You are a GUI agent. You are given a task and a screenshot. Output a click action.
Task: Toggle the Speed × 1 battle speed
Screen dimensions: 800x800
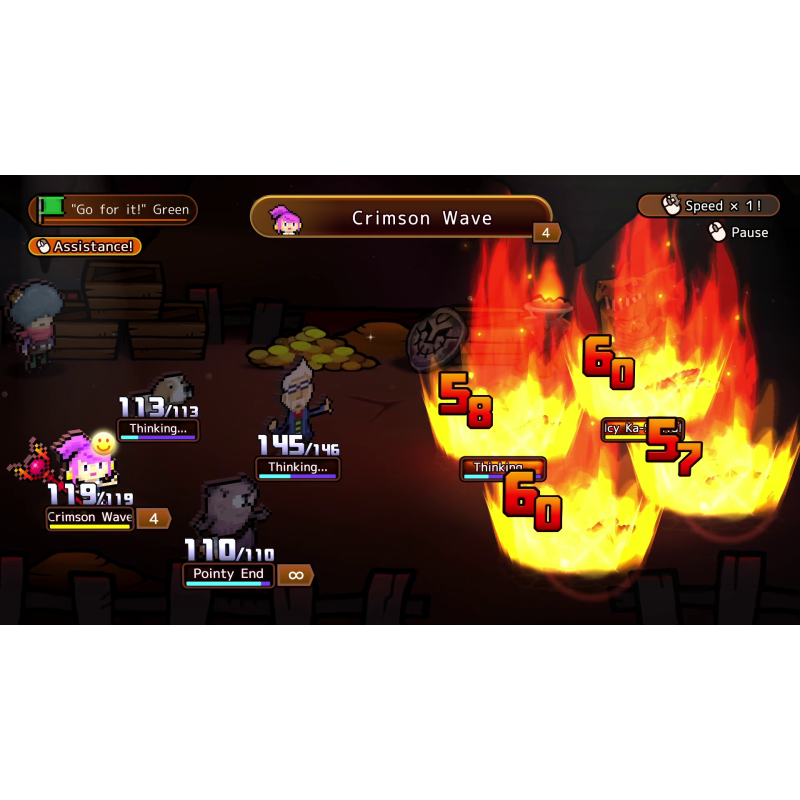point(707,206)
